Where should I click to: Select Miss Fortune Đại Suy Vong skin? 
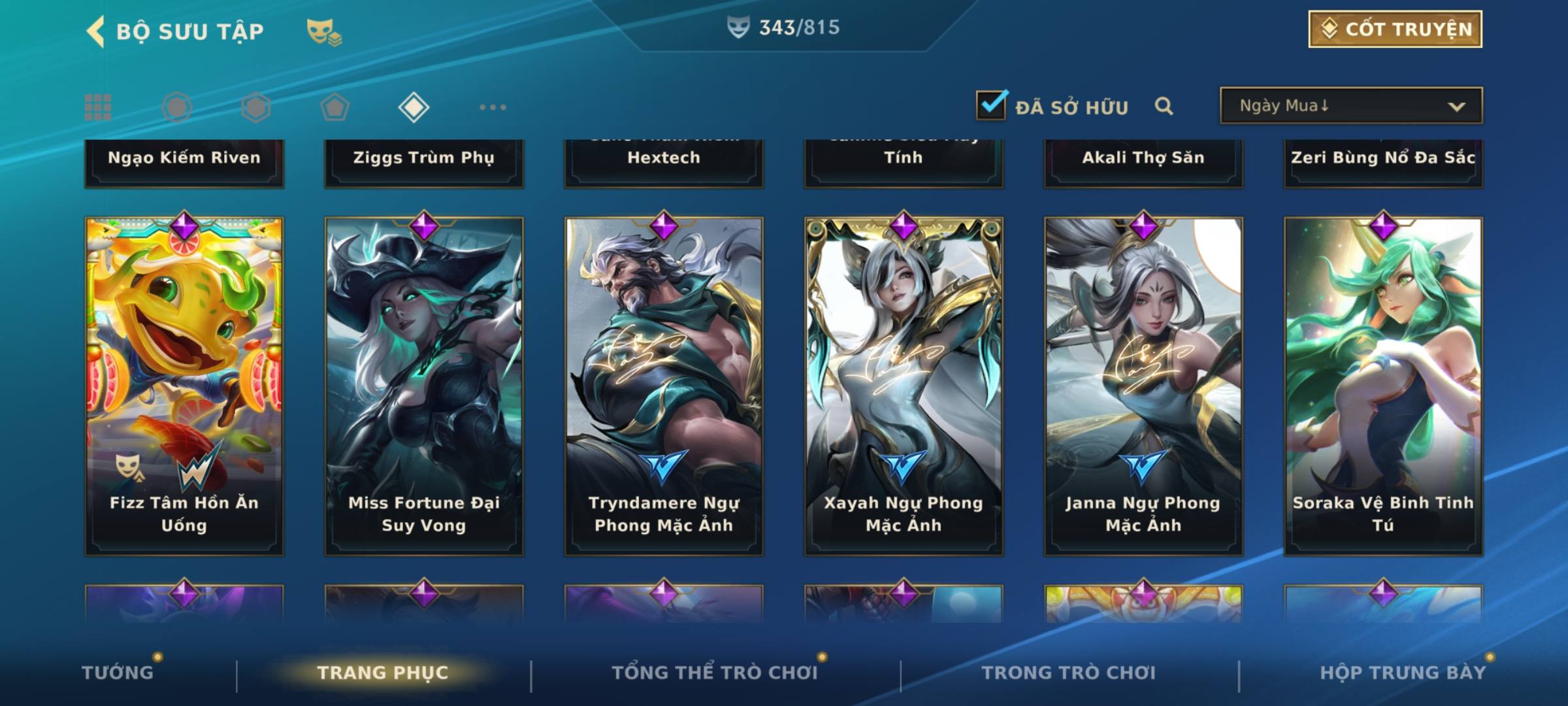click(x=424, y=386)
